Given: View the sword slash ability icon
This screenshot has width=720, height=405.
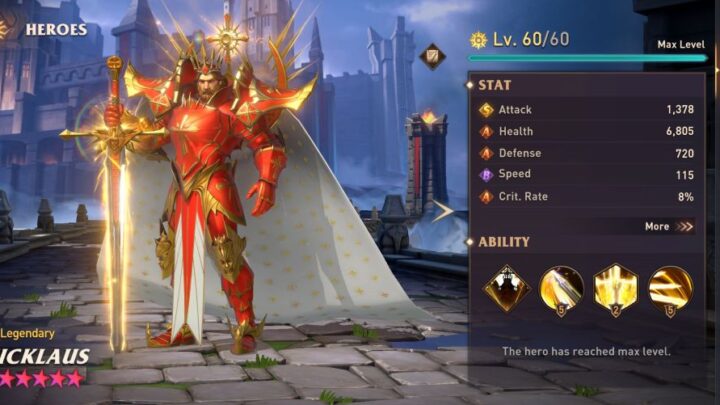Looking at the screenshot, I should (x=561, y=288).
